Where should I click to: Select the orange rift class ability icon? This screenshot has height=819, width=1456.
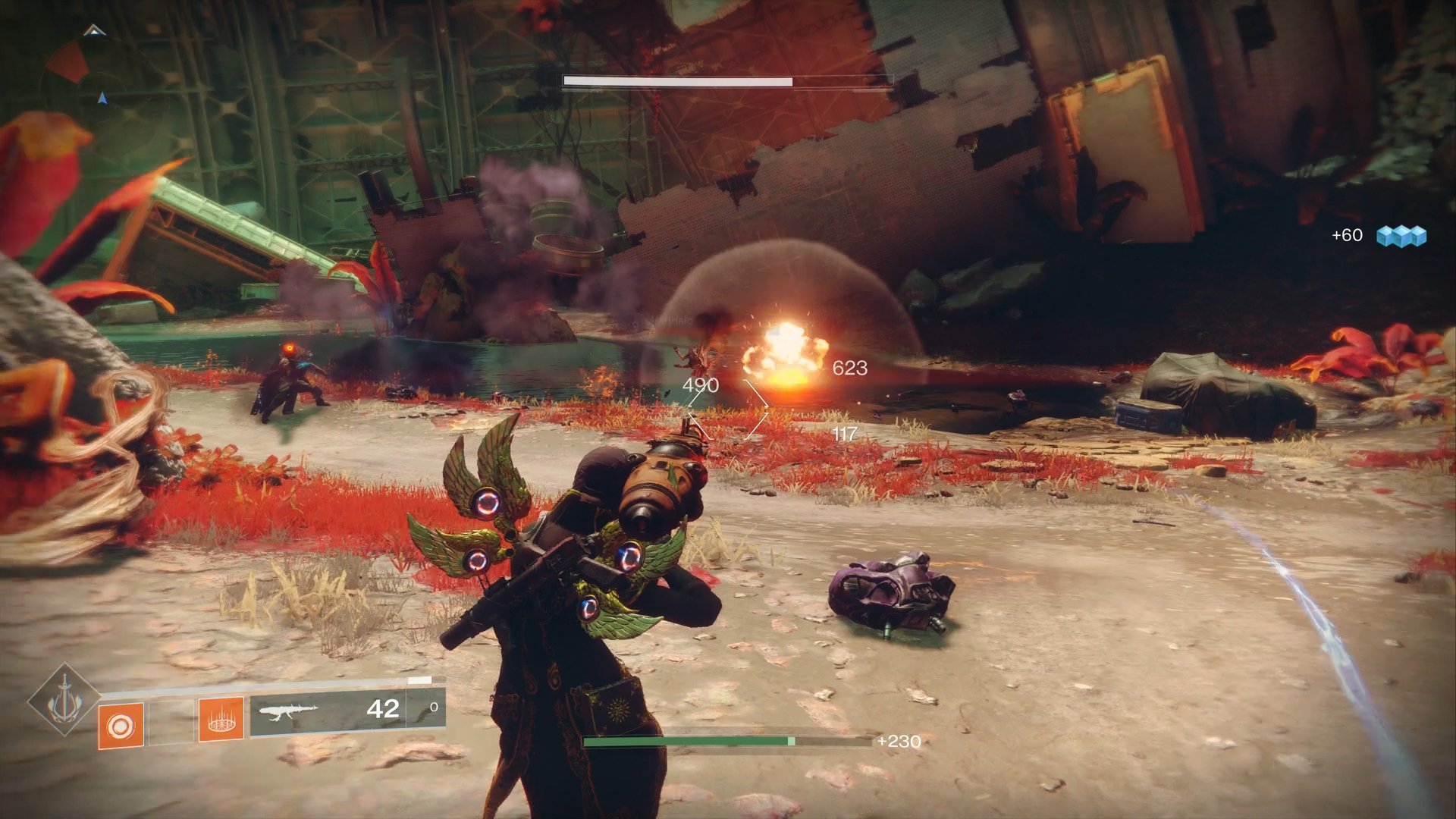point(220,722)
